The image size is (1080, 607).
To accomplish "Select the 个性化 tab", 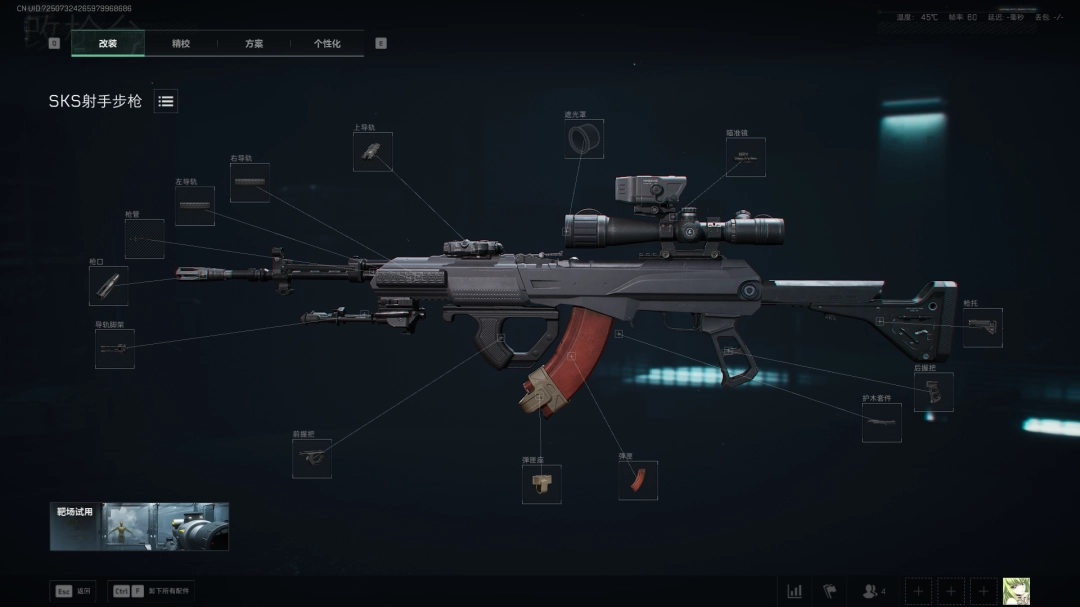I will pos(327,44).
